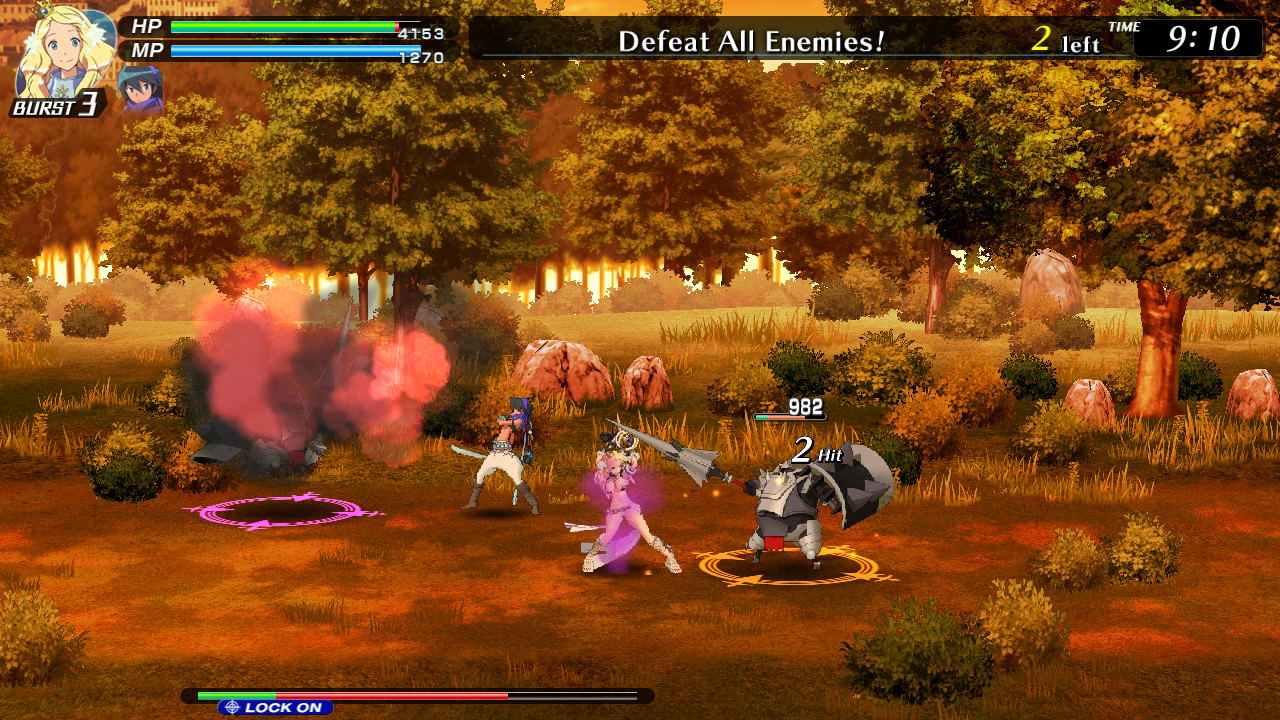Select the blonde character portrait

click(65, 50)
